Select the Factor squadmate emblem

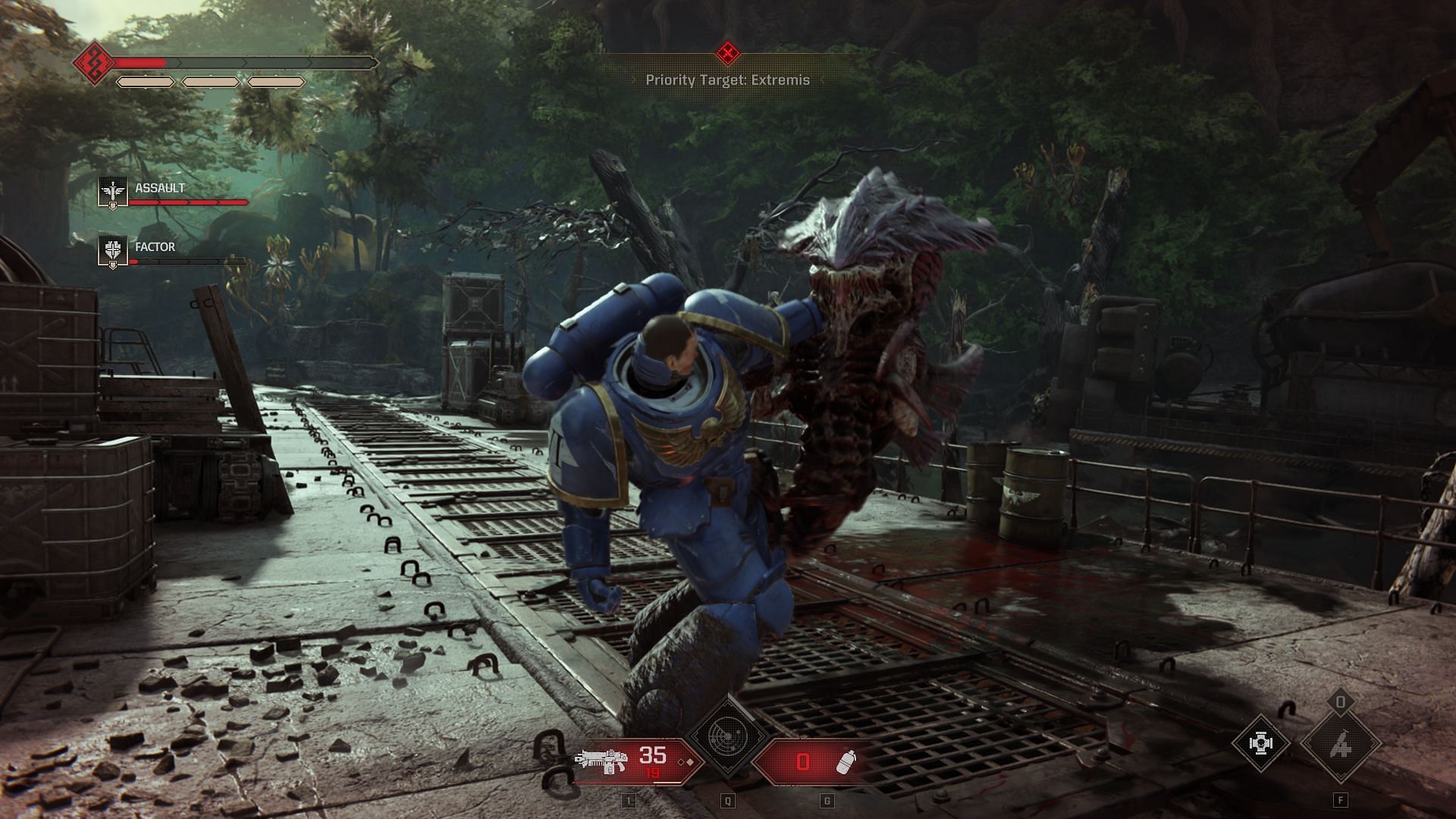tap(113, 252)
